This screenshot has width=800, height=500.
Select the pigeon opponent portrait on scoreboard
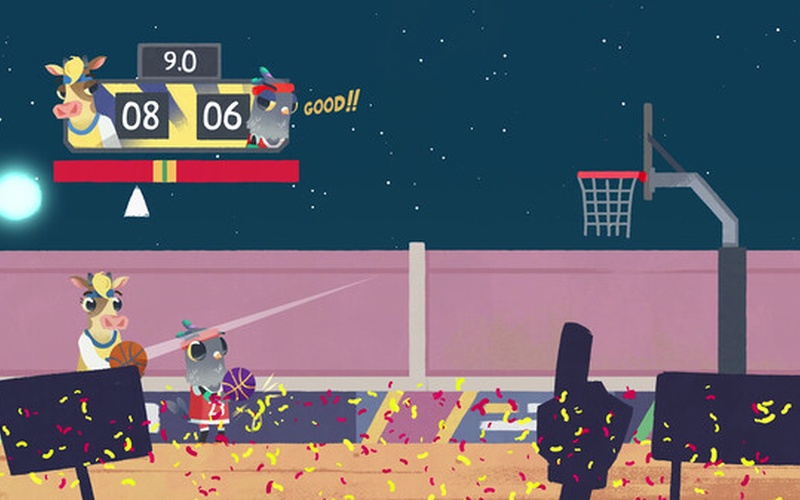pyautogui.click(x=270, y=108)
